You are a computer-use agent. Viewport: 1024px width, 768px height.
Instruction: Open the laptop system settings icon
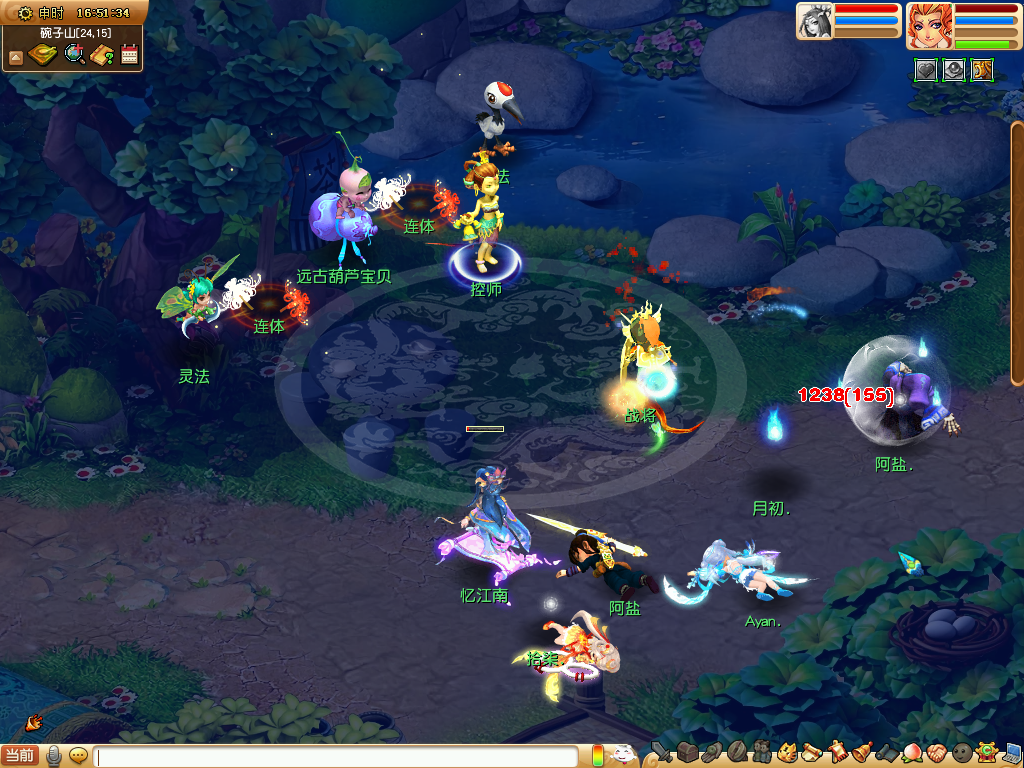click(1012, 752)
